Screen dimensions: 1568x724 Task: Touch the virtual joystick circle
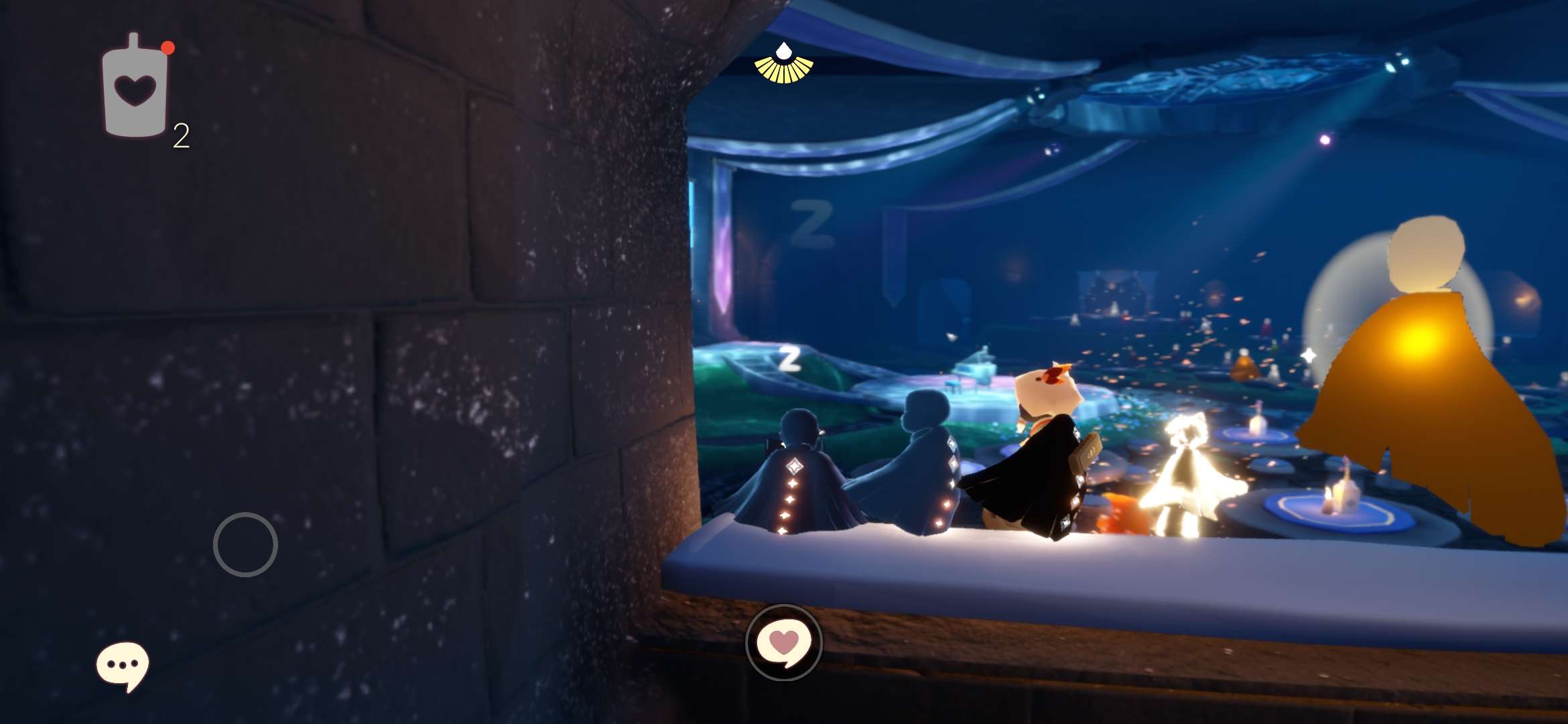pyautogui.click(x=245, y=544)
